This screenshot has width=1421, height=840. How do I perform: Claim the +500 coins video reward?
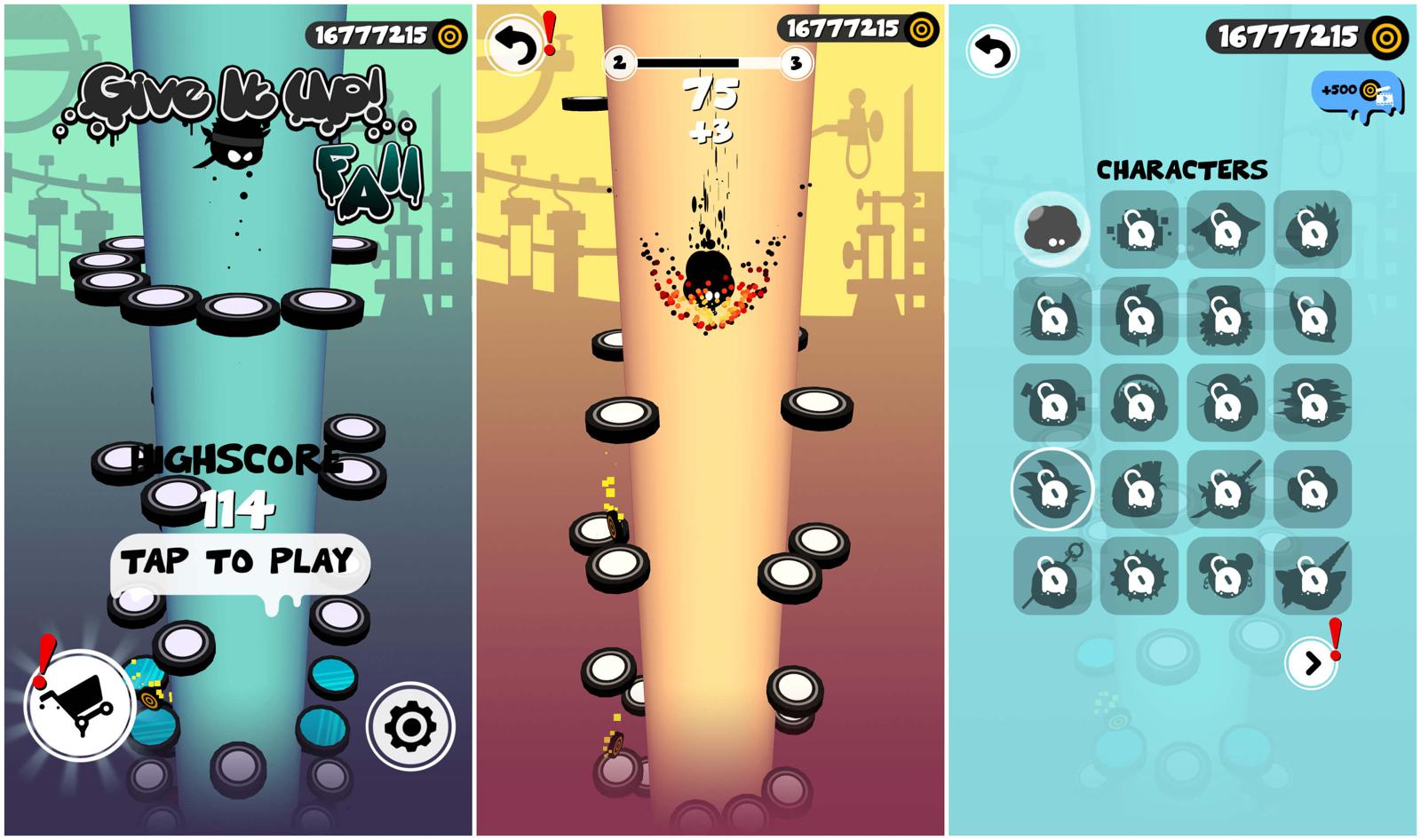pyautogui.click(x=1358, y=92)
